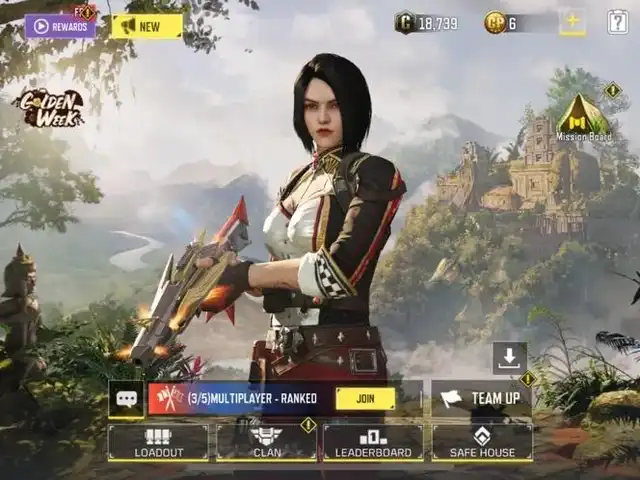640x480 pixels.
Task: Open the help question mark icon
Action: coord(618,22)
